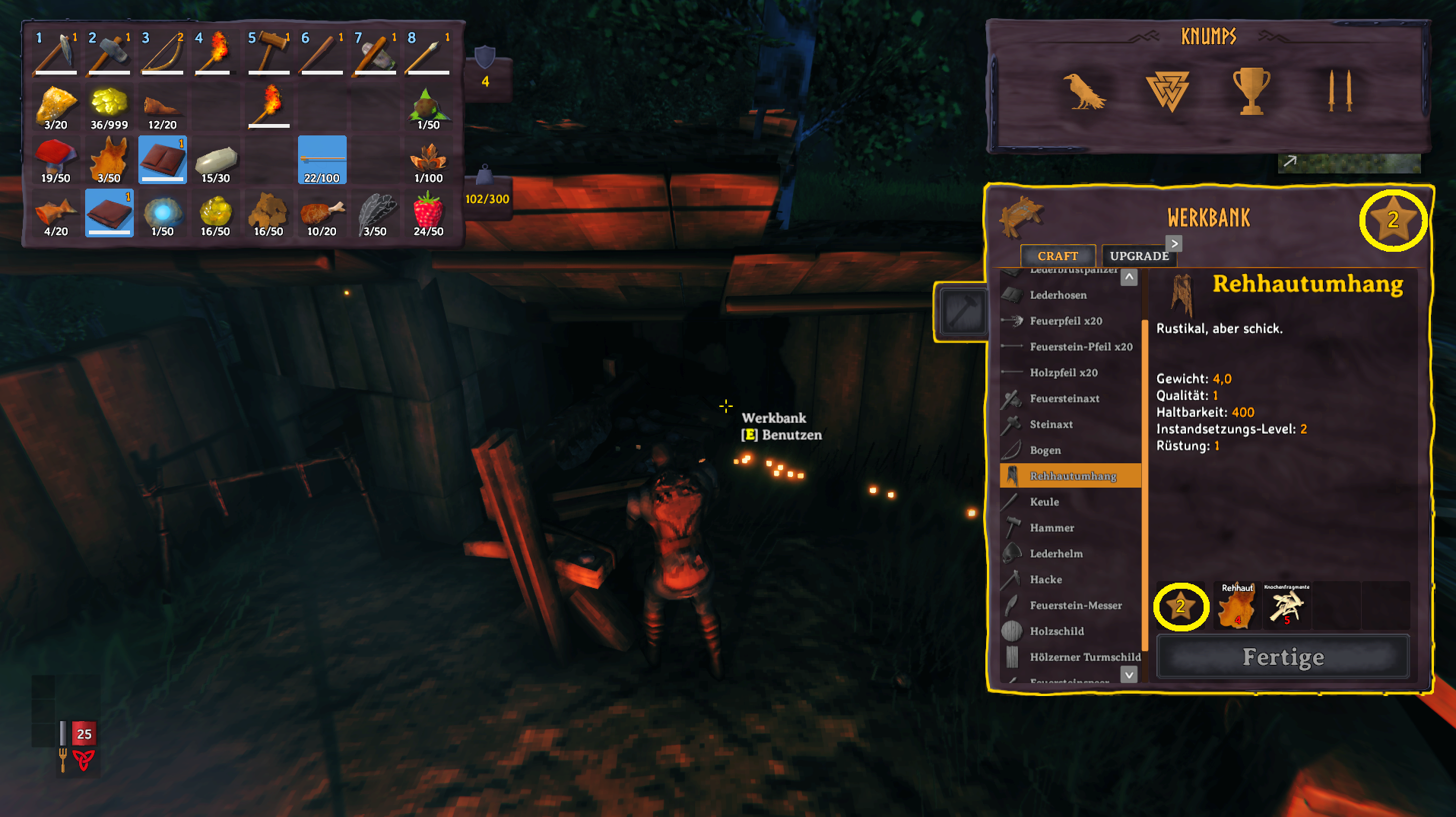Select the Keule recipe entry

click(x=1044, y=502)
